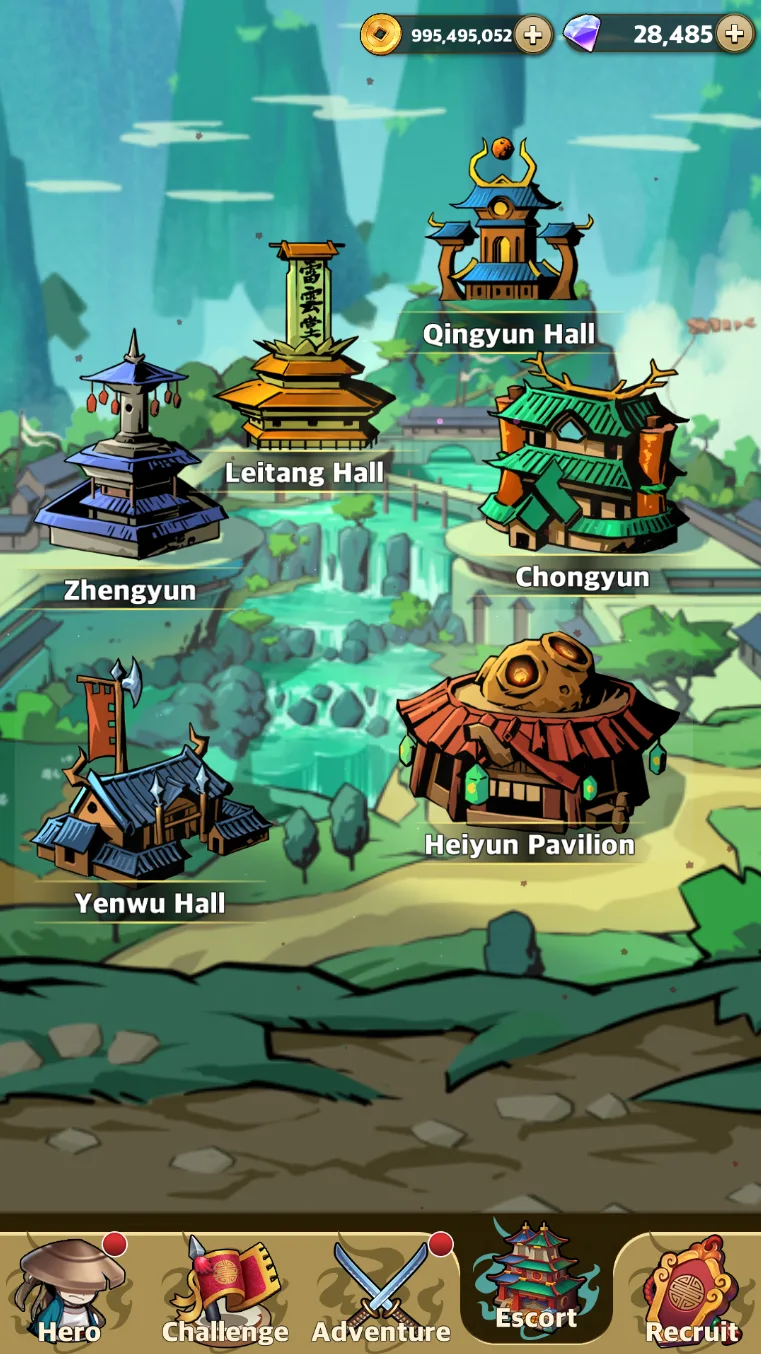Open Leitang Hall
The image size is (761, 1354).
click(304, 360)
